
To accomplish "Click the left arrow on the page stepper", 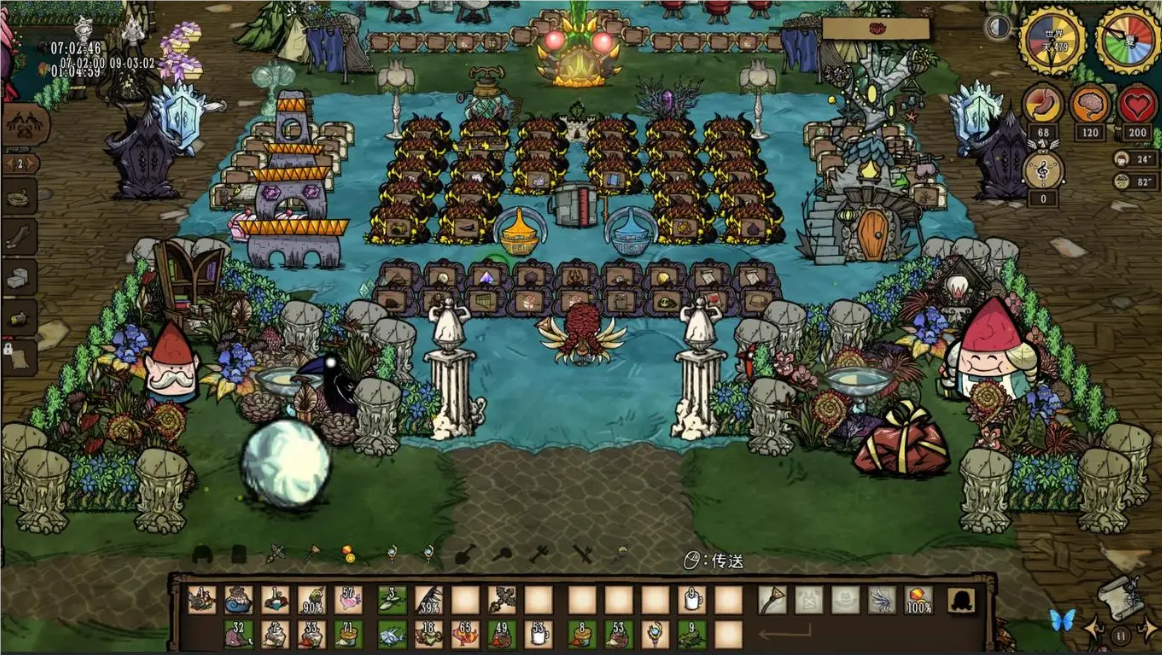I will click(8, 163).
